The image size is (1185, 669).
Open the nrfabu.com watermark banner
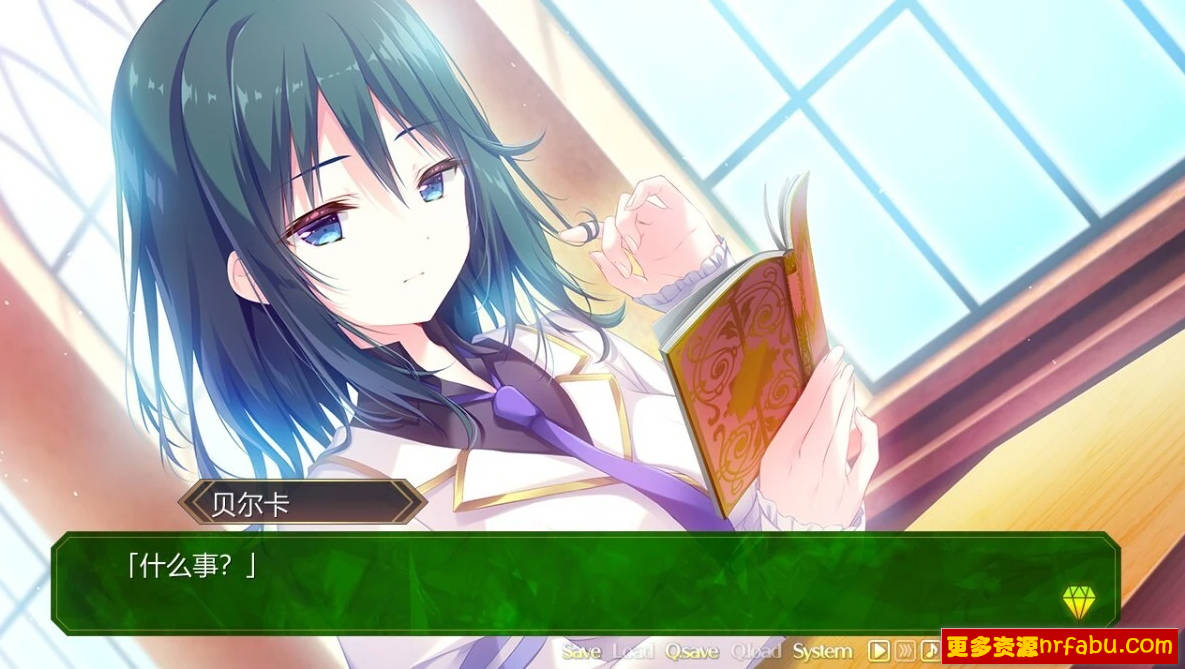(1060, 647)
